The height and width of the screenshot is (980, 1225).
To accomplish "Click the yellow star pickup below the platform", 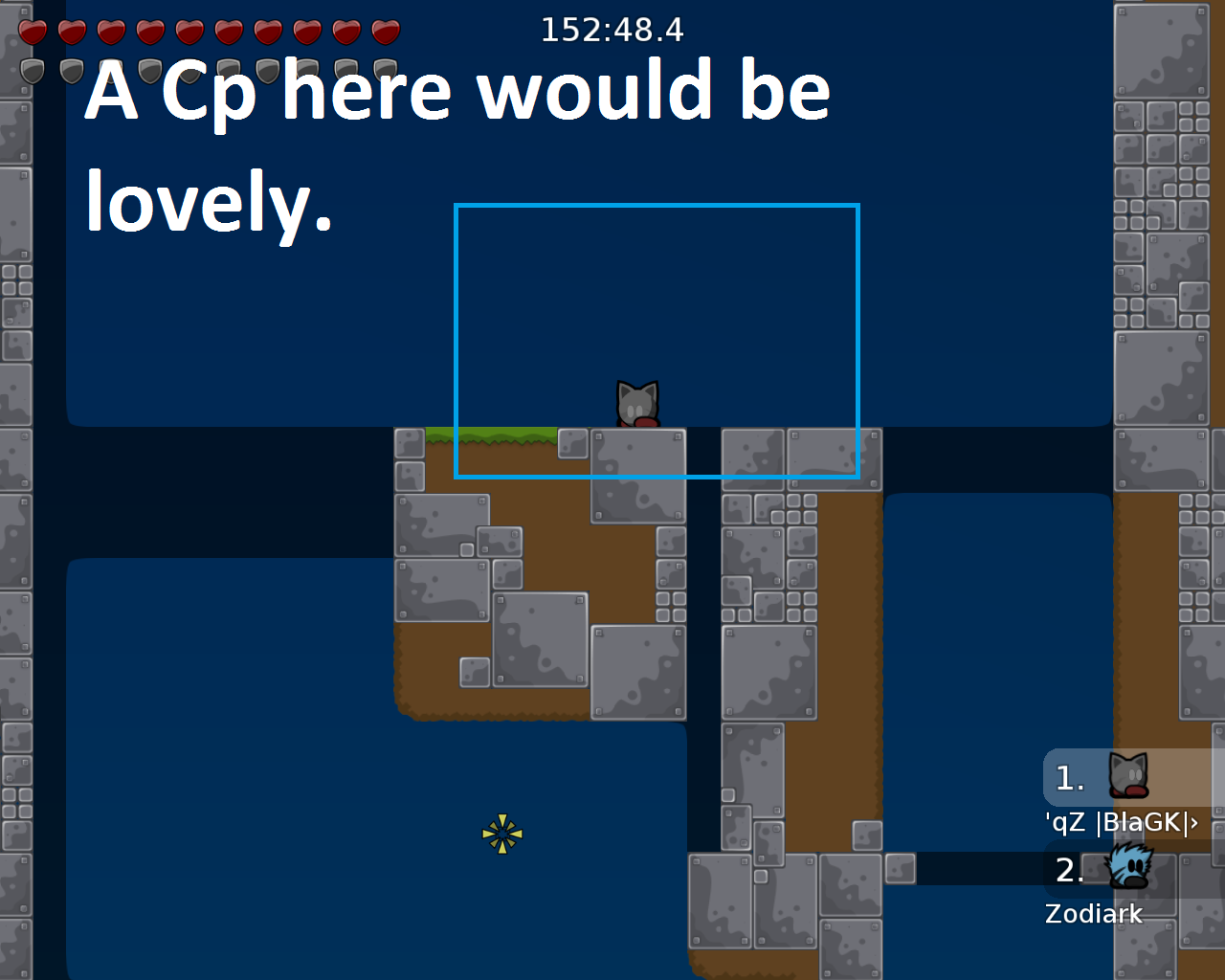I will point(502,834).
